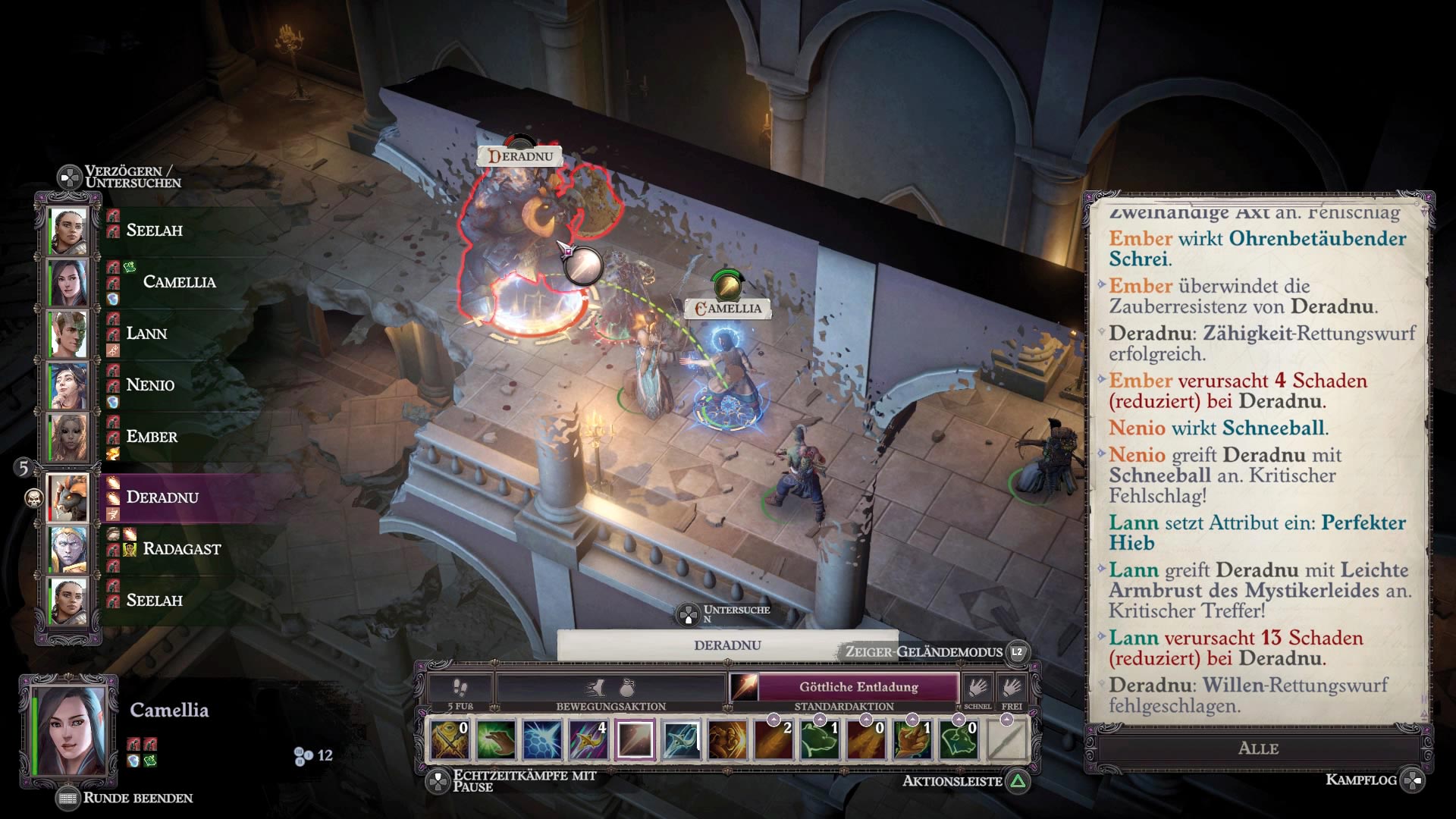This screenshot has width=1456, height=819.
Task: Show all entries with the ALLE button
Action: tap(1258, 748)
